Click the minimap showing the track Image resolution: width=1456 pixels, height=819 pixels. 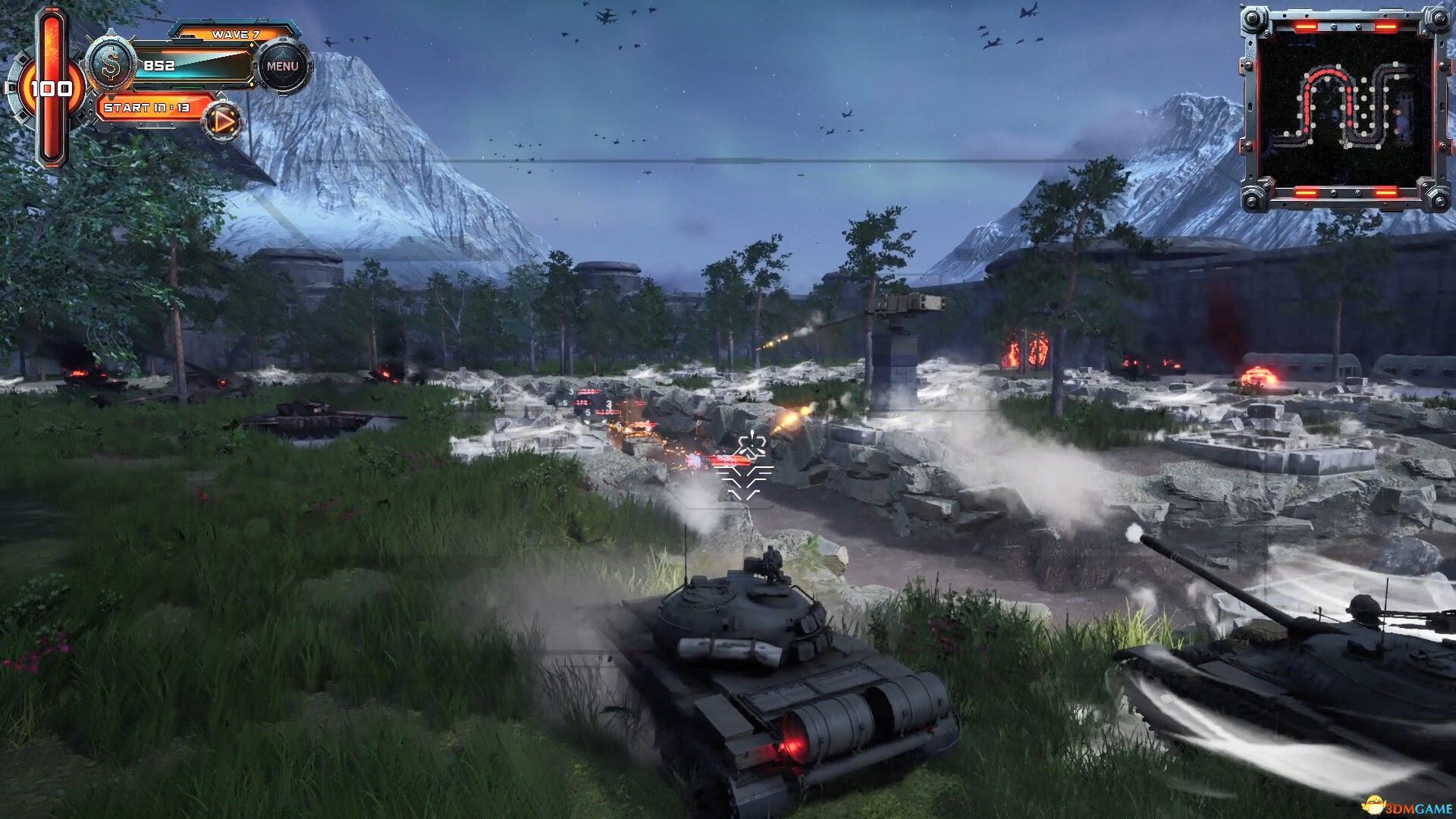[x=1345, y=108]
